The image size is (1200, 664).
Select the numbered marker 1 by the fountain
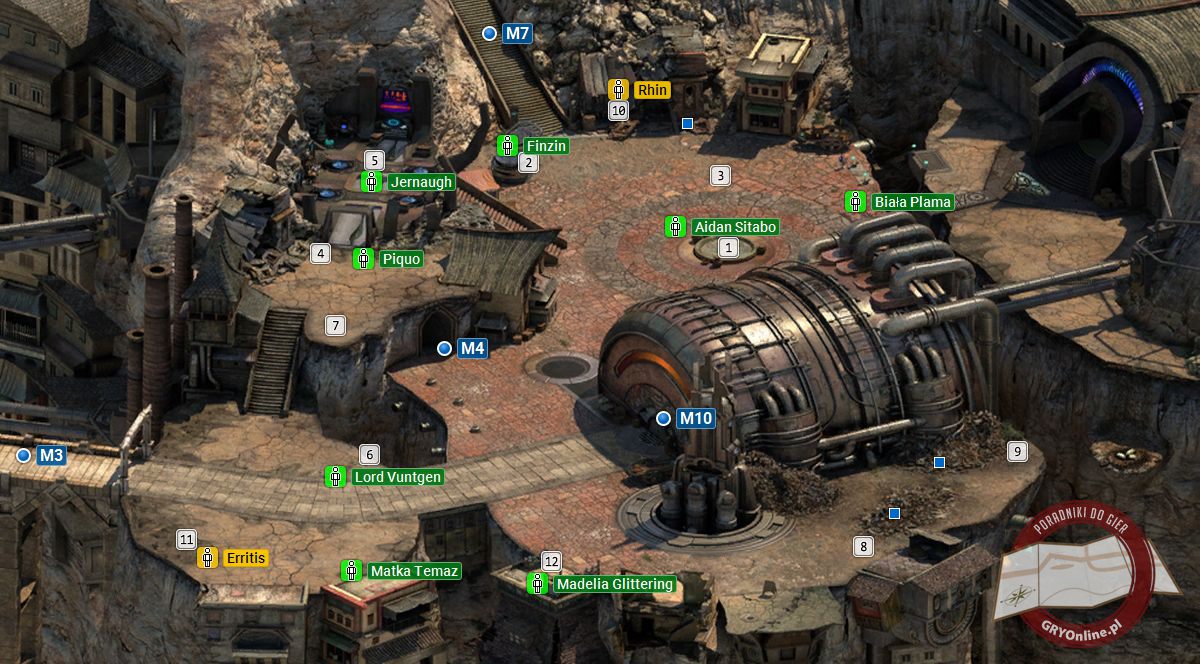(729, 247)
